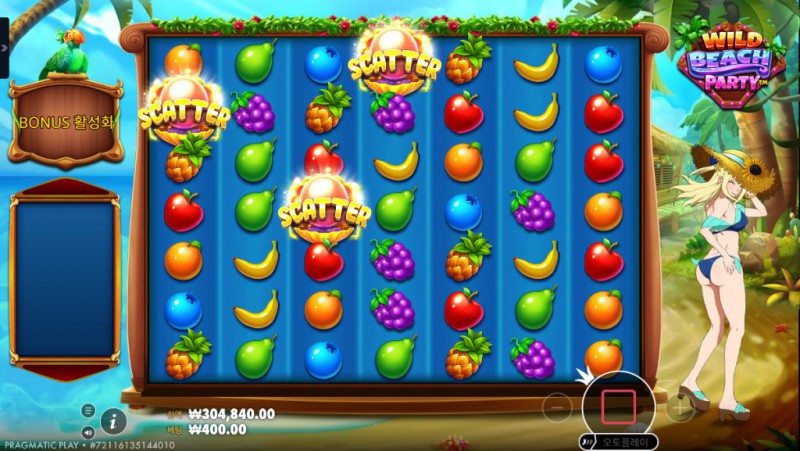Image resolution: width=800 pixels, height=451 pixels.
Task: Decrease the bet with the minus button
Action: click(558, 407)
